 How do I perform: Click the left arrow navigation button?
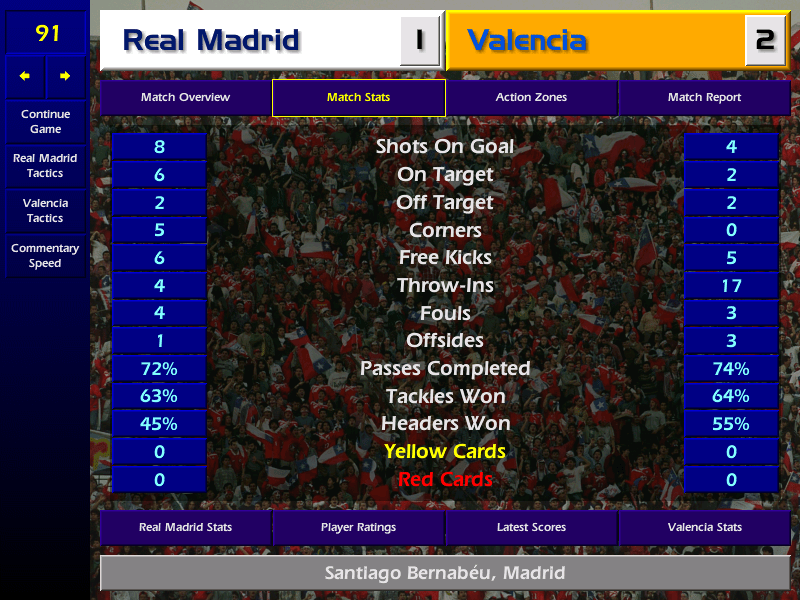coord(25,76)
